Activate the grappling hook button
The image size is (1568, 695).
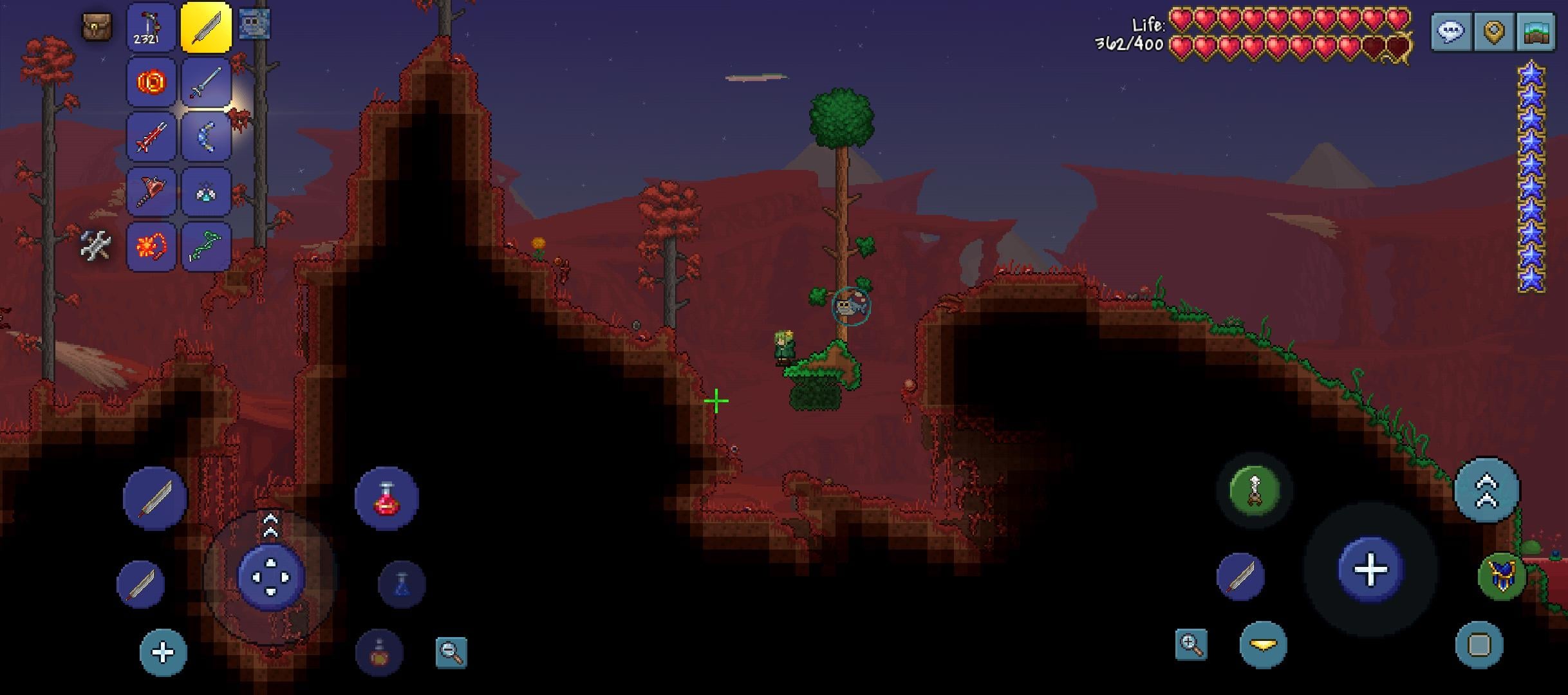pos(1254,490)
